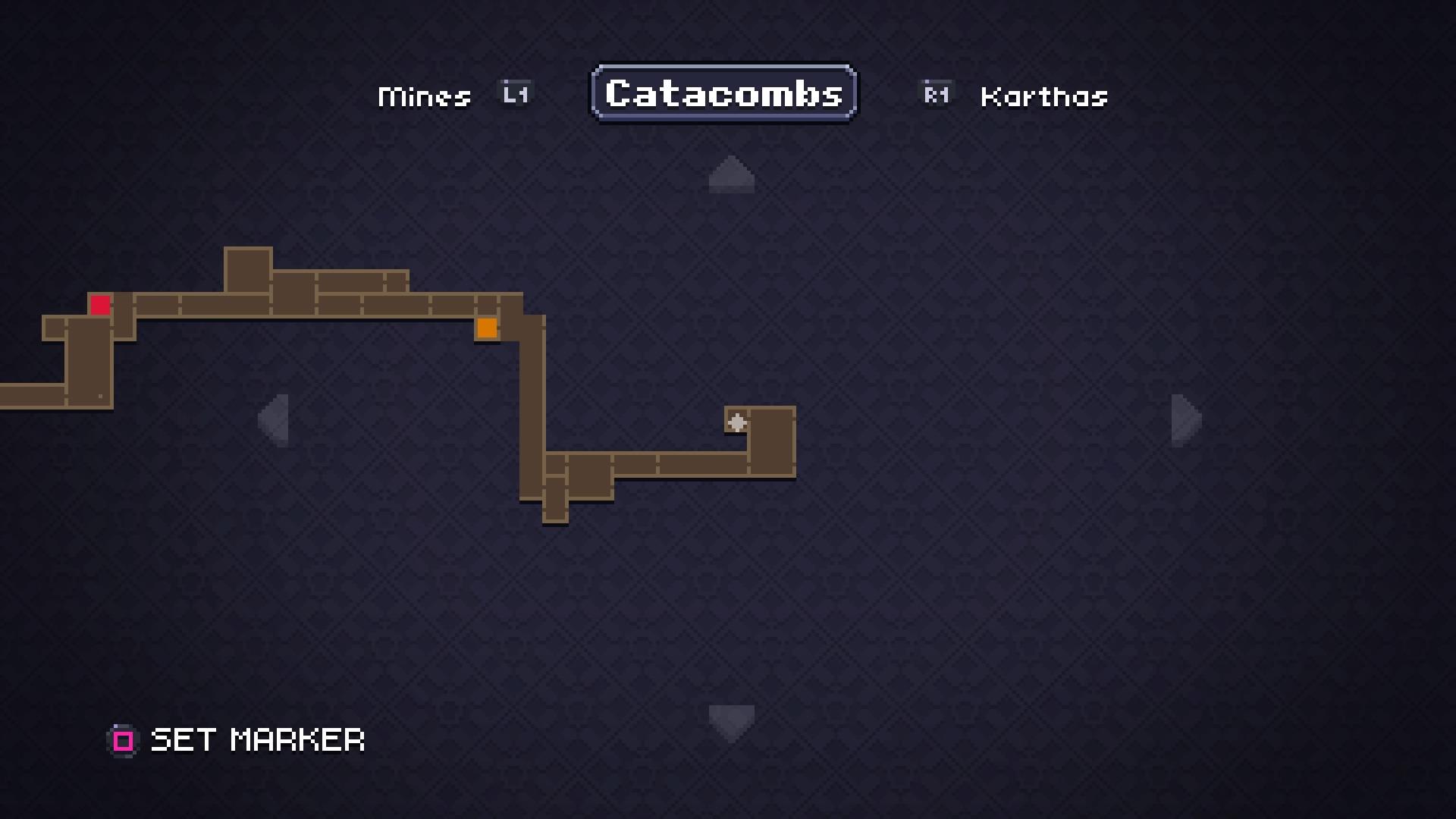Viewport: 1456px width, 819px height.
Task: Click the left navigation arrow to pan the map
Action: click(x=275, y=422)
